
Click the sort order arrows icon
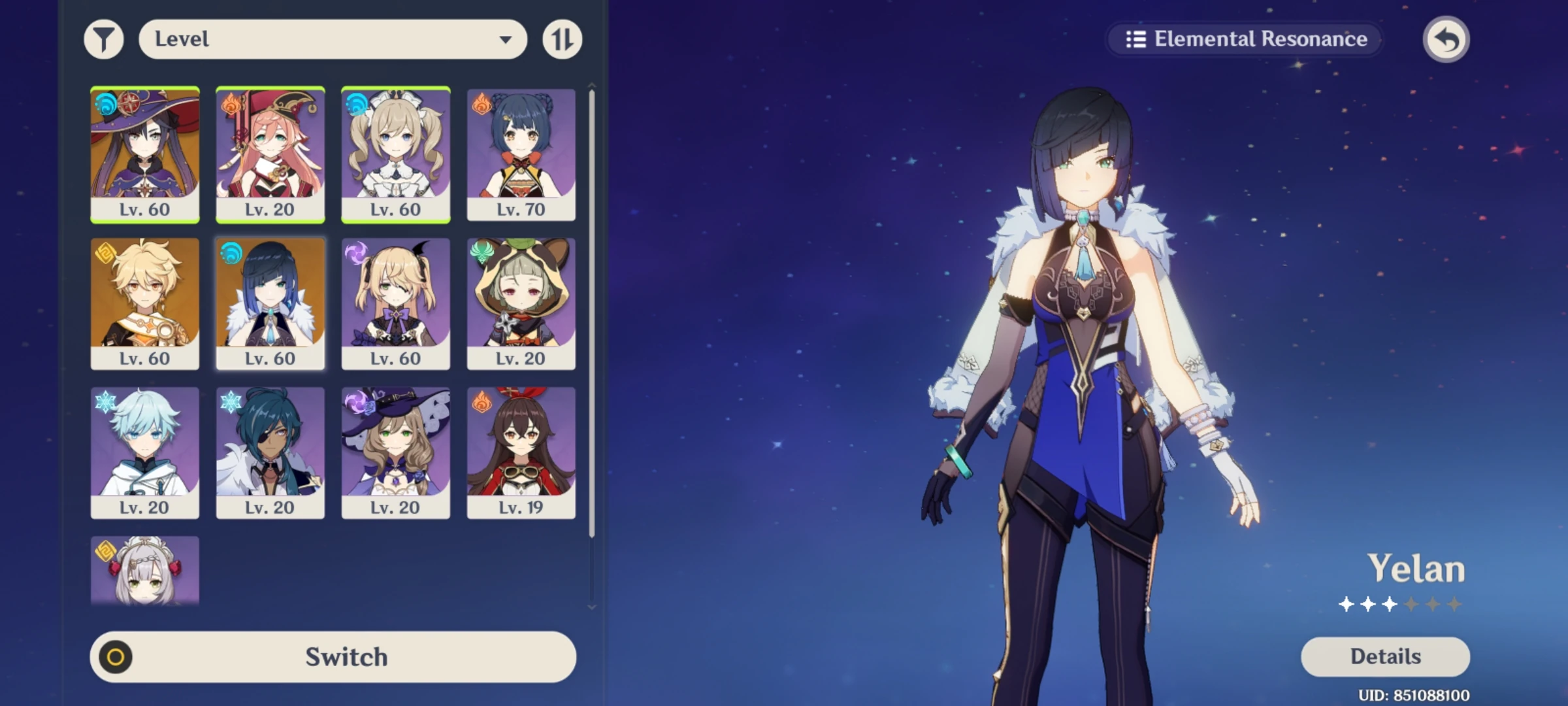click(561, 39)
